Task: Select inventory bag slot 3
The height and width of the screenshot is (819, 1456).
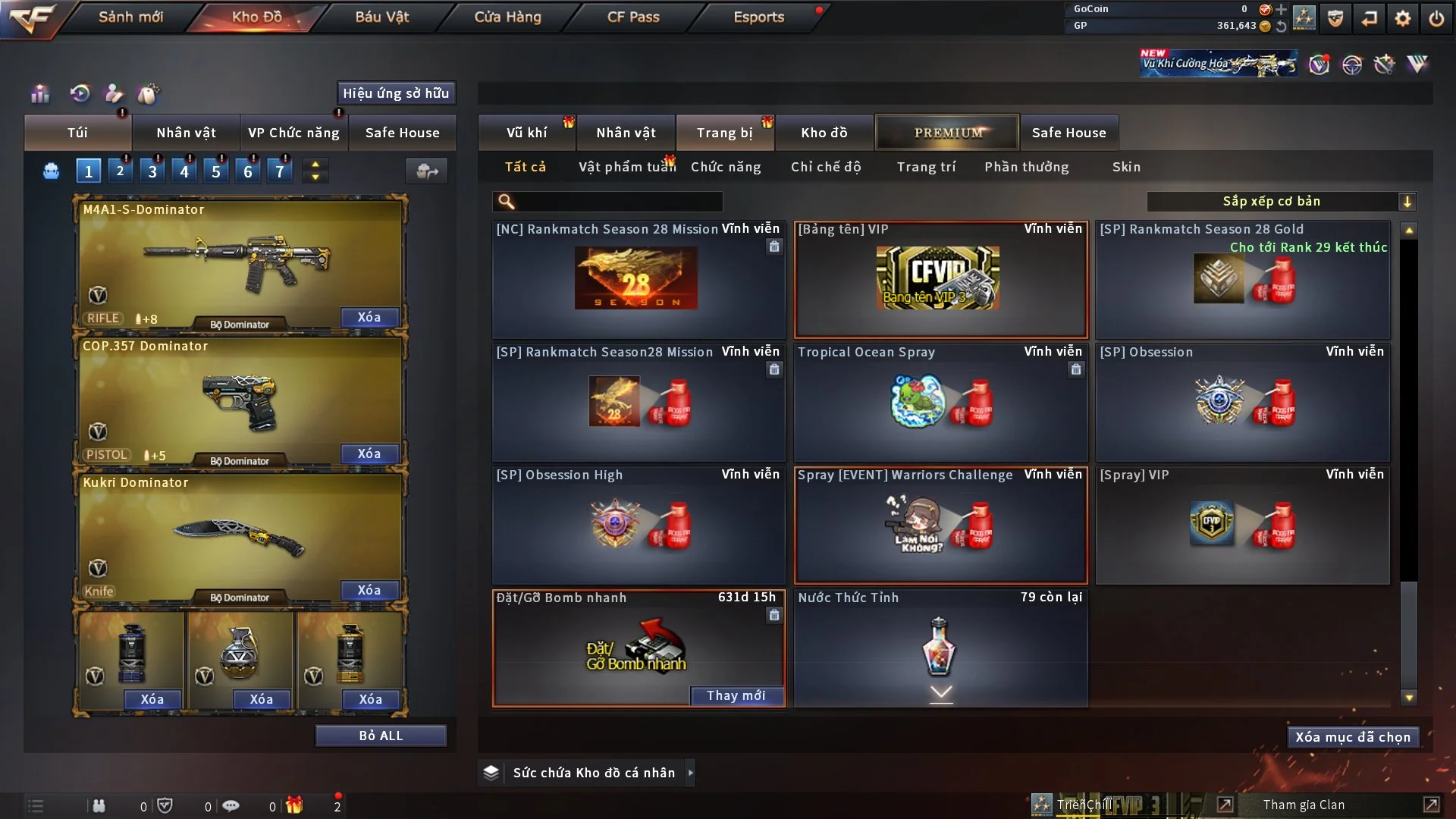Action: (152, 170)
